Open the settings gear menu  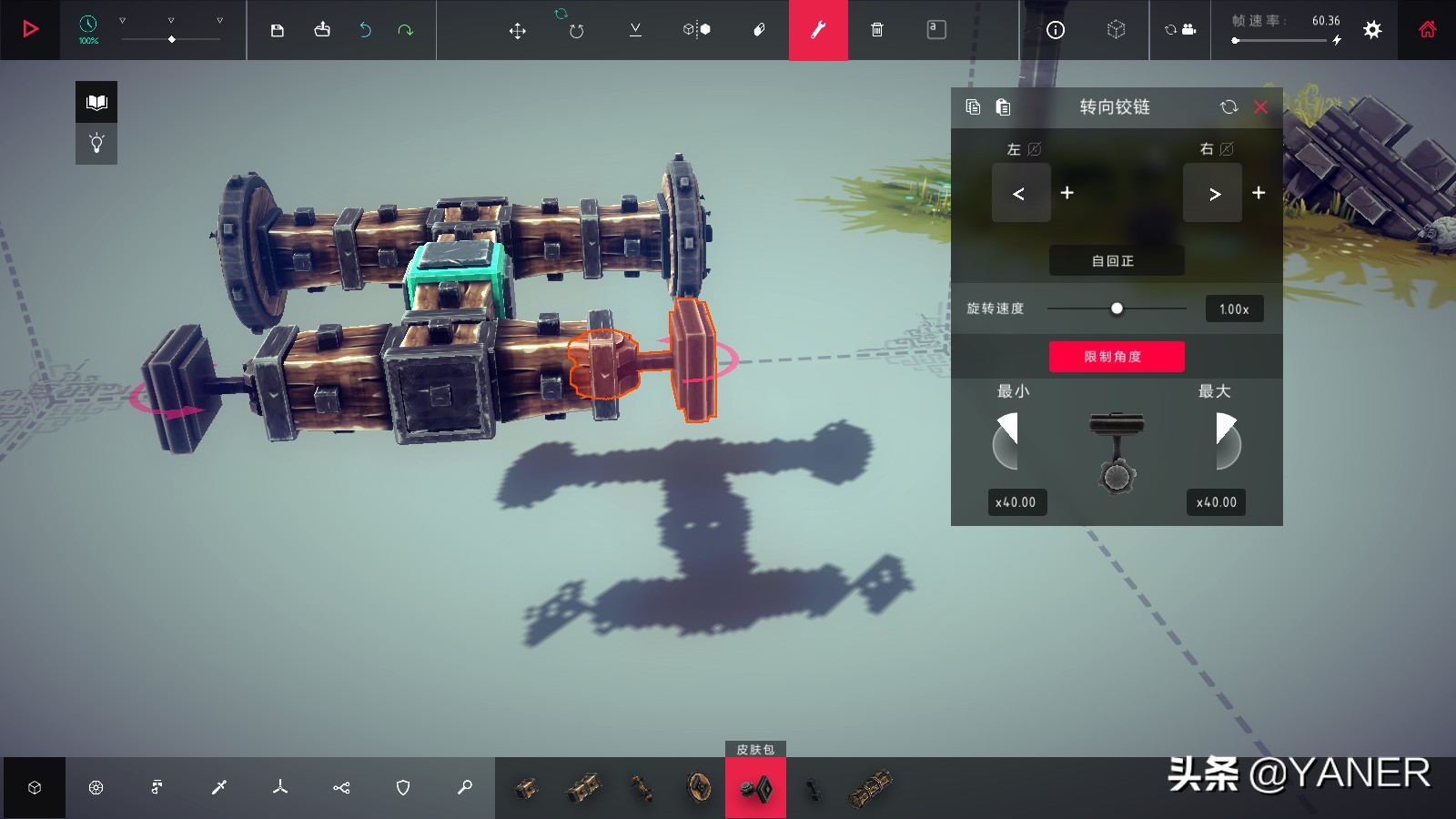pos(1372,30)
